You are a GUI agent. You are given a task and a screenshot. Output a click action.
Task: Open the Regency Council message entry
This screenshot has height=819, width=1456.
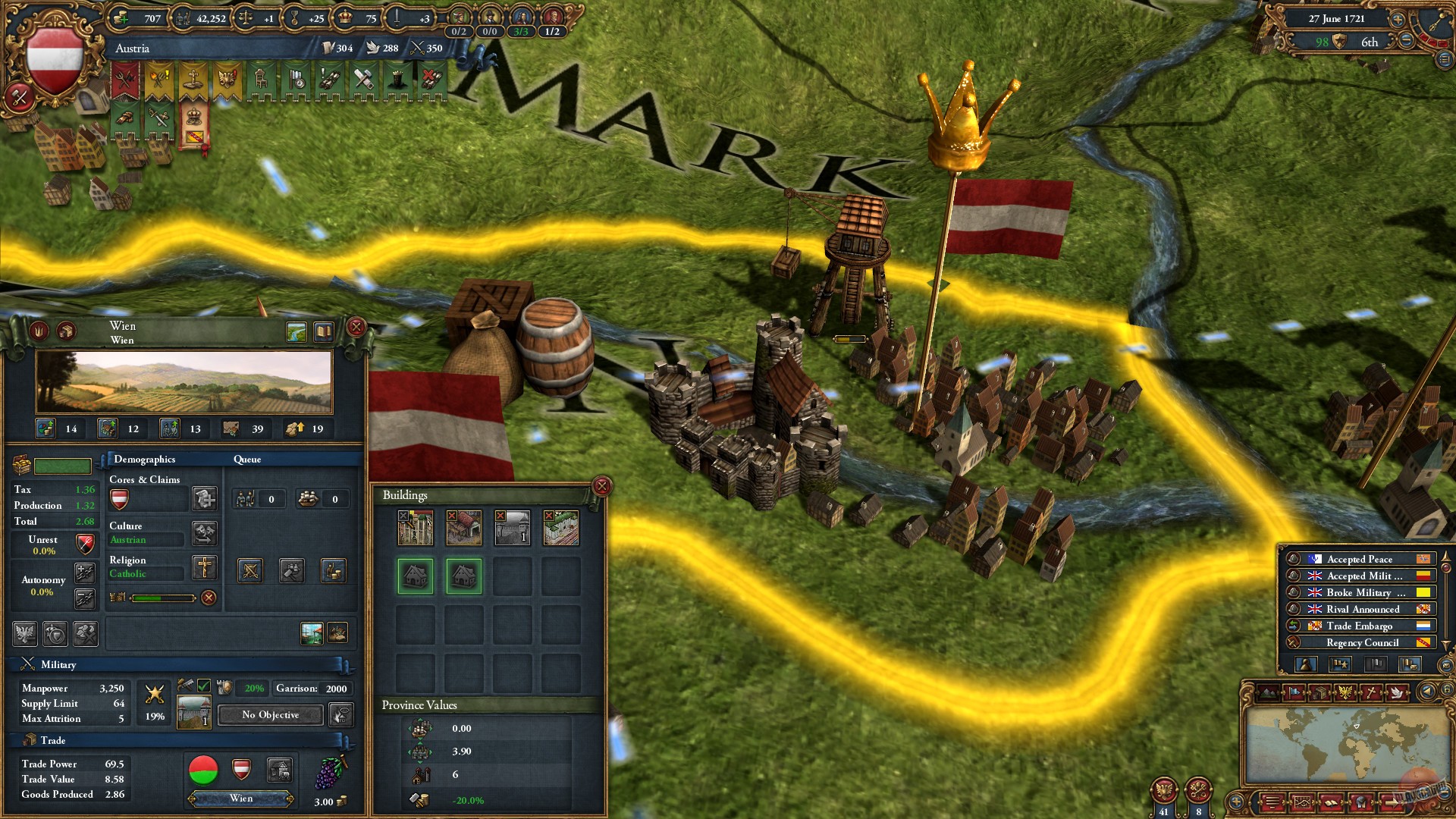1361,642
